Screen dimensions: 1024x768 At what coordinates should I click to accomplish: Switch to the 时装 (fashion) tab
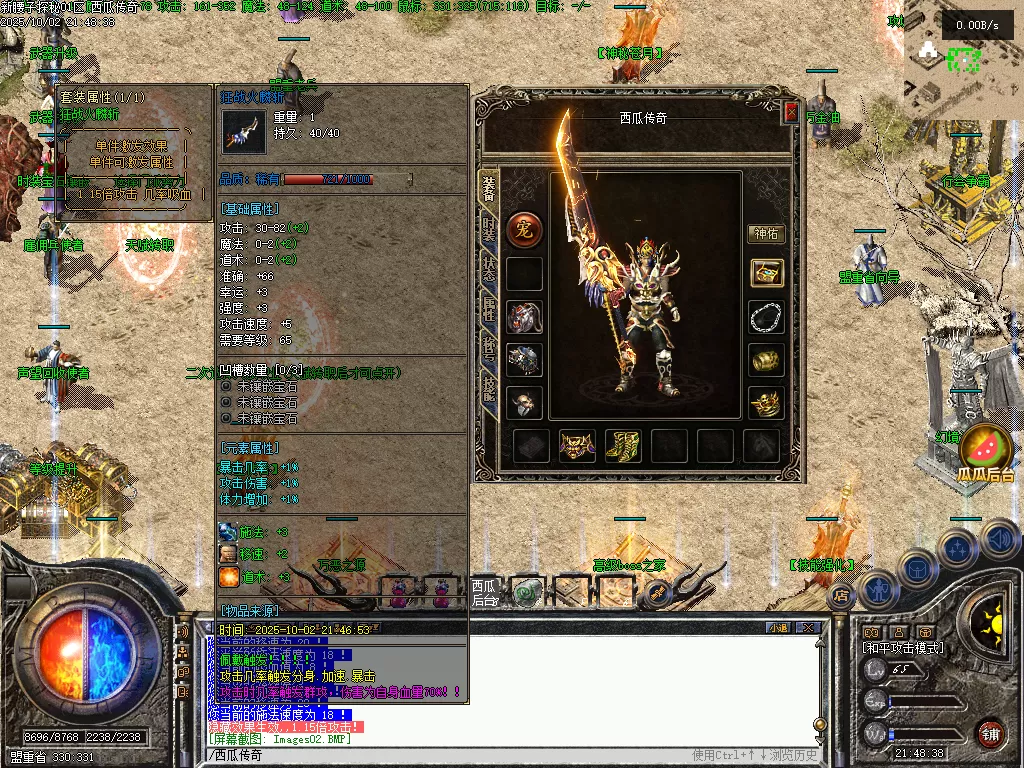[x=489, y=230]
